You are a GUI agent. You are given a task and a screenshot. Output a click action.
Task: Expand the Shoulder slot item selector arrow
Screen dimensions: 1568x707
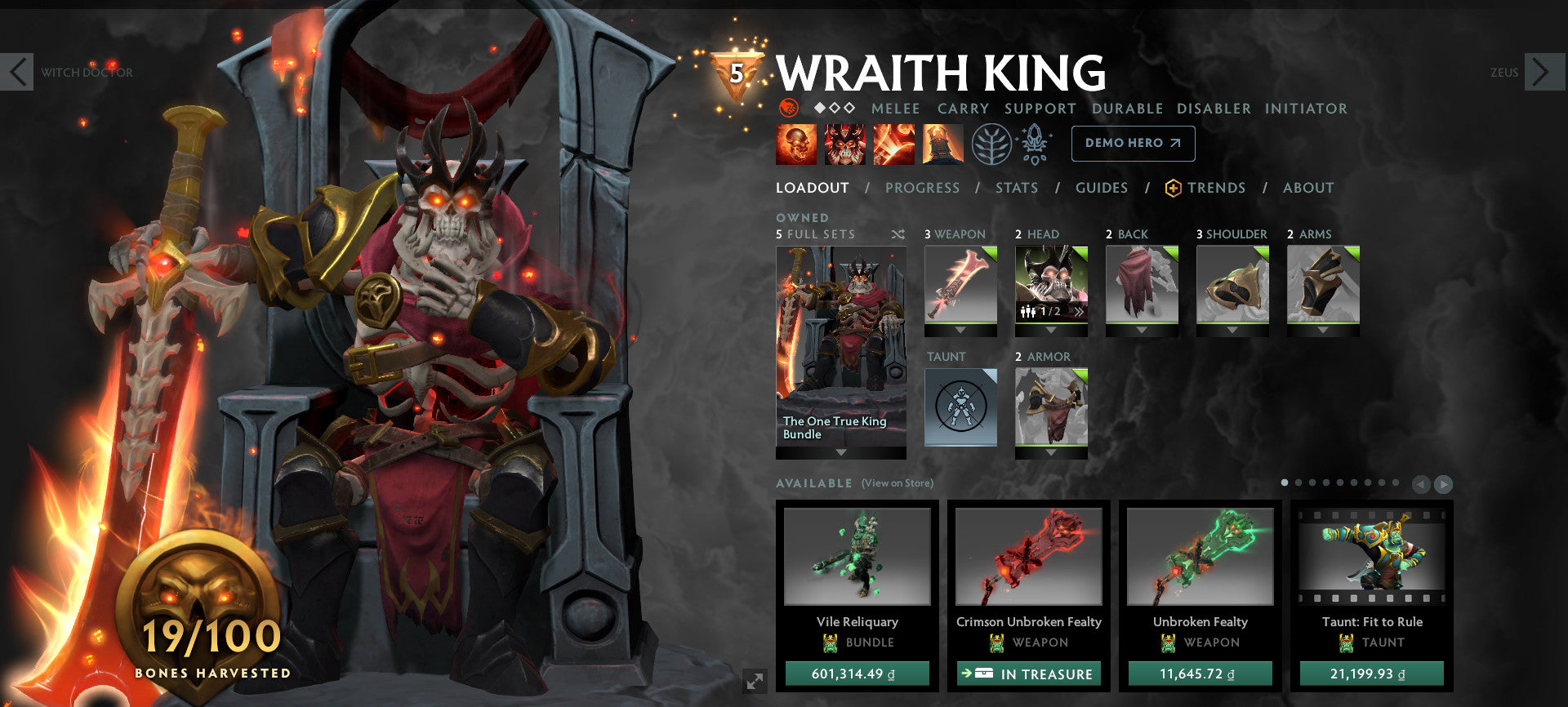1232,330
